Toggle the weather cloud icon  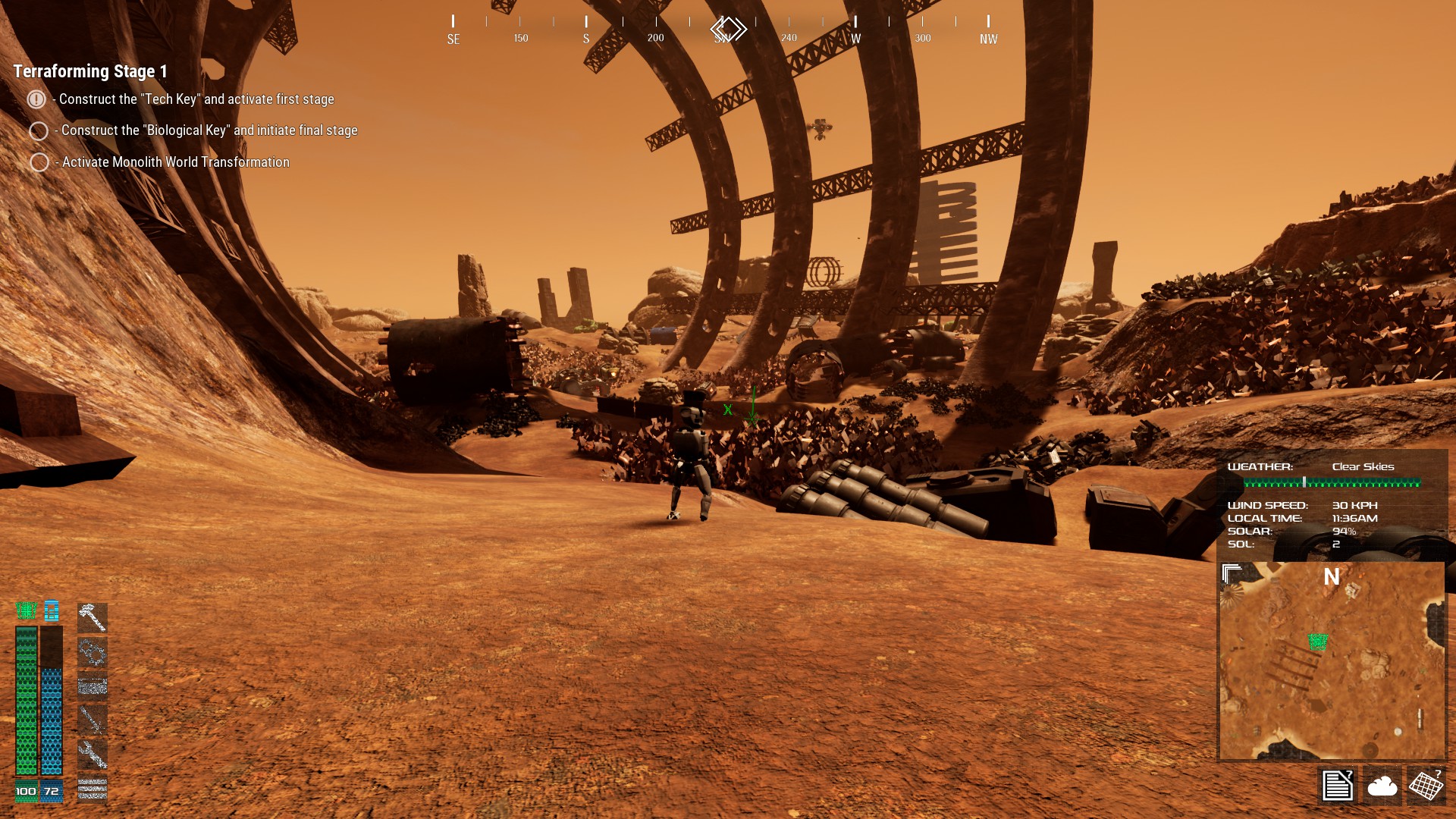(1382, 785)
